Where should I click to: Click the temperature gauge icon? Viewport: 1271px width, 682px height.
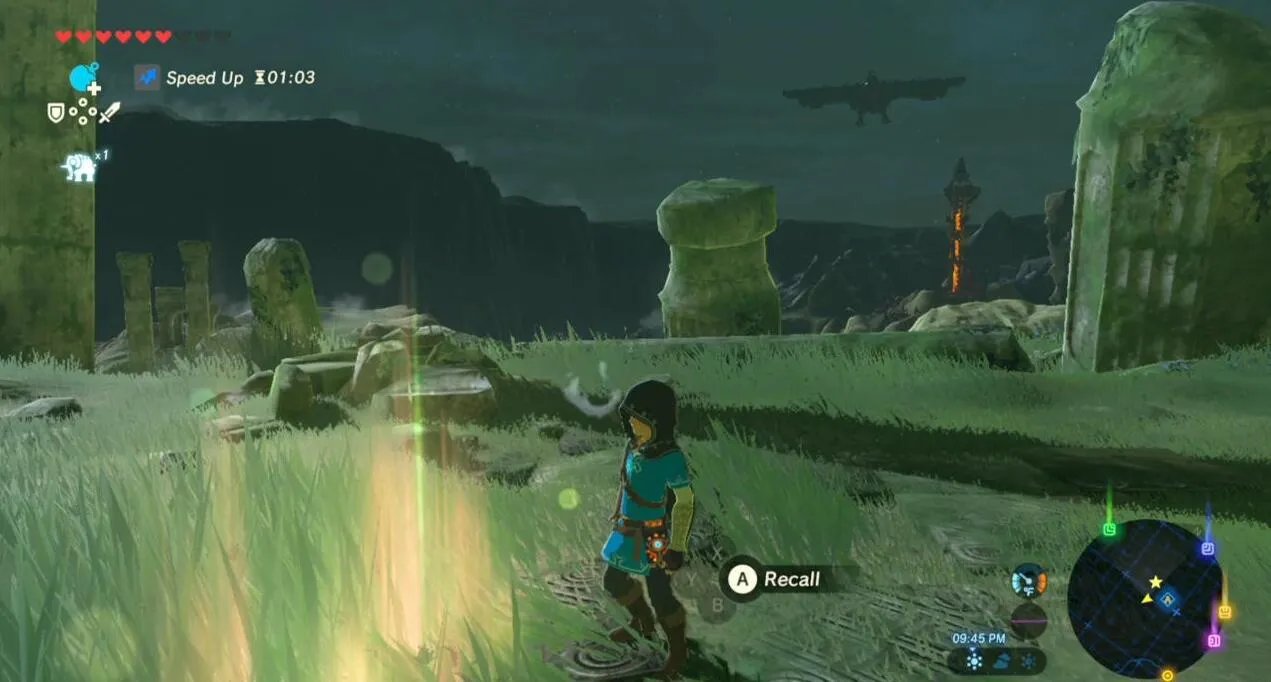pos(1028,580)
